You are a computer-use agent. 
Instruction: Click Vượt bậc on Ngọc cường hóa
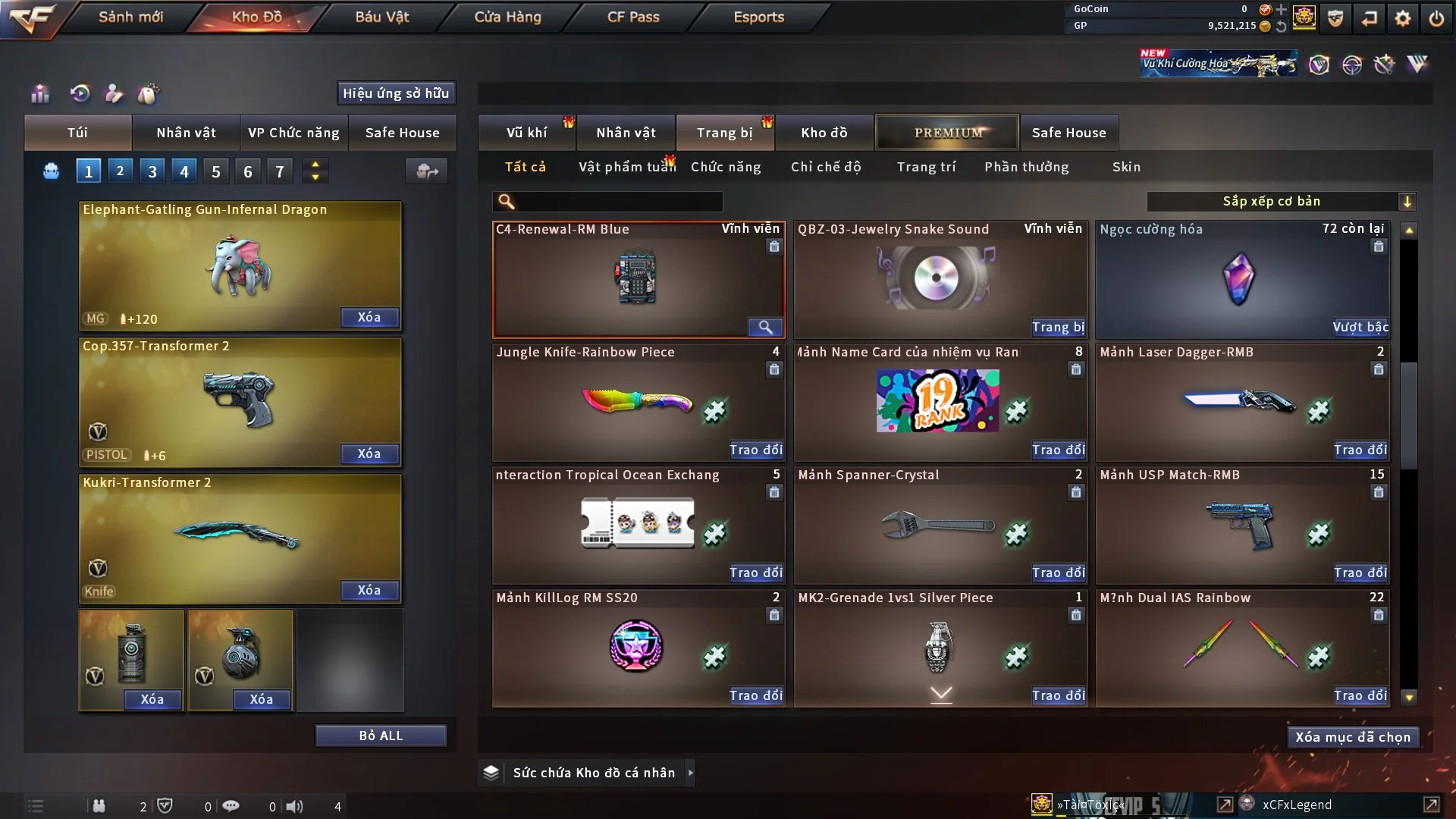pos(1360,327)
